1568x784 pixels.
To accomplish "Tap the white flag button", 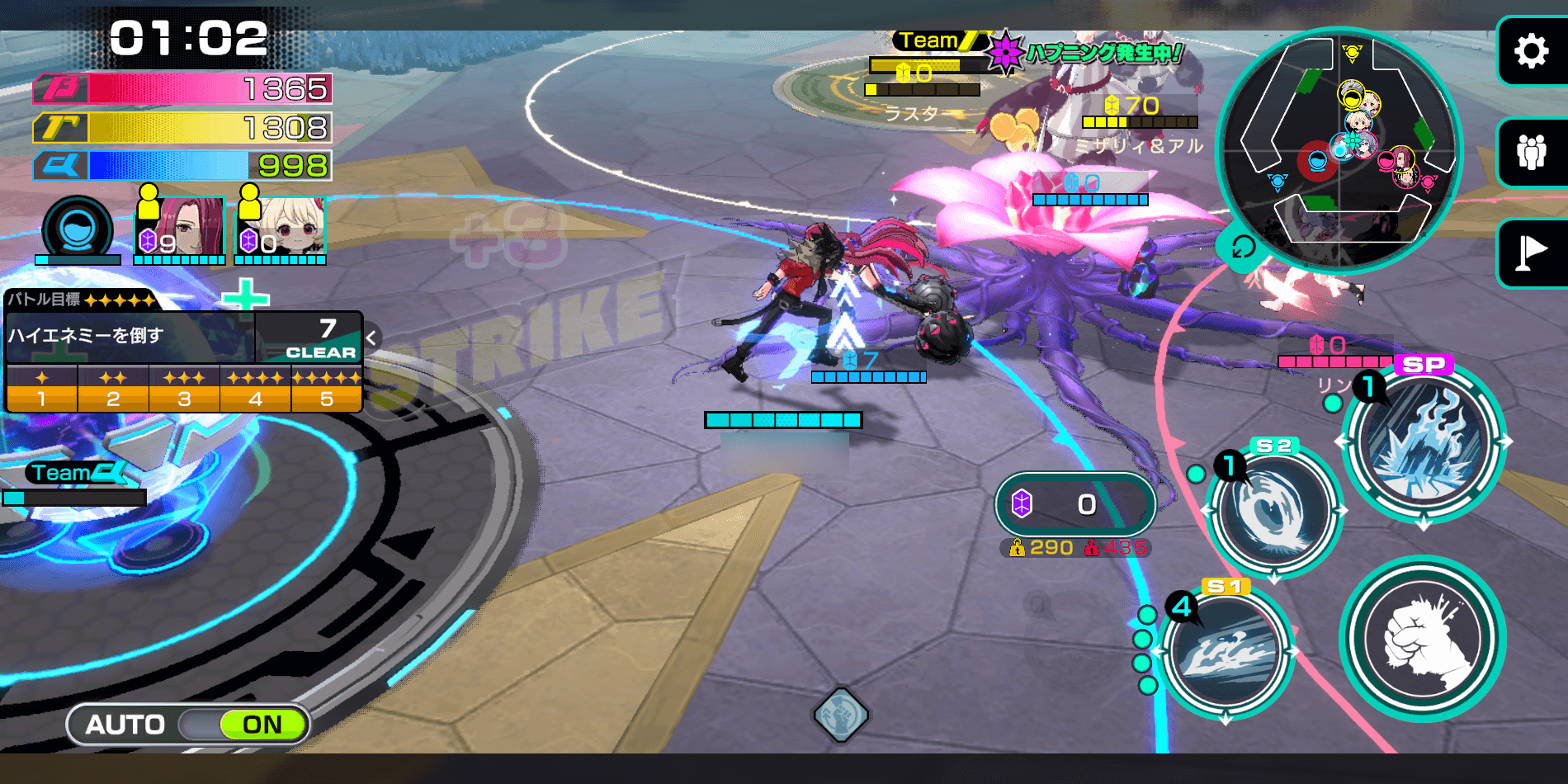I will [x=1531, y=253].
